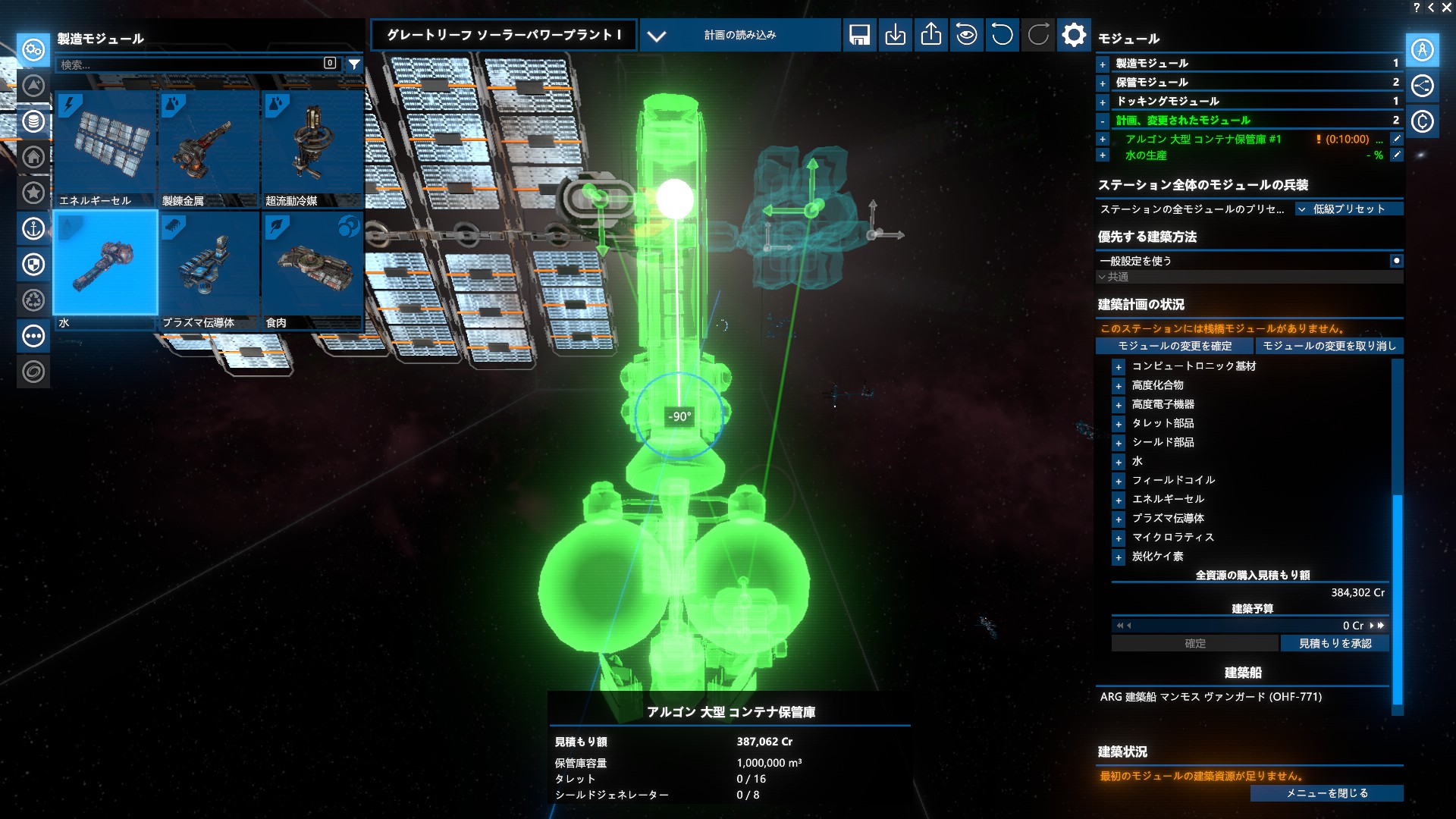Expand the 製造モジュール list row
This screenshot has height=819, width=1456.
(x=1103, y=64)
